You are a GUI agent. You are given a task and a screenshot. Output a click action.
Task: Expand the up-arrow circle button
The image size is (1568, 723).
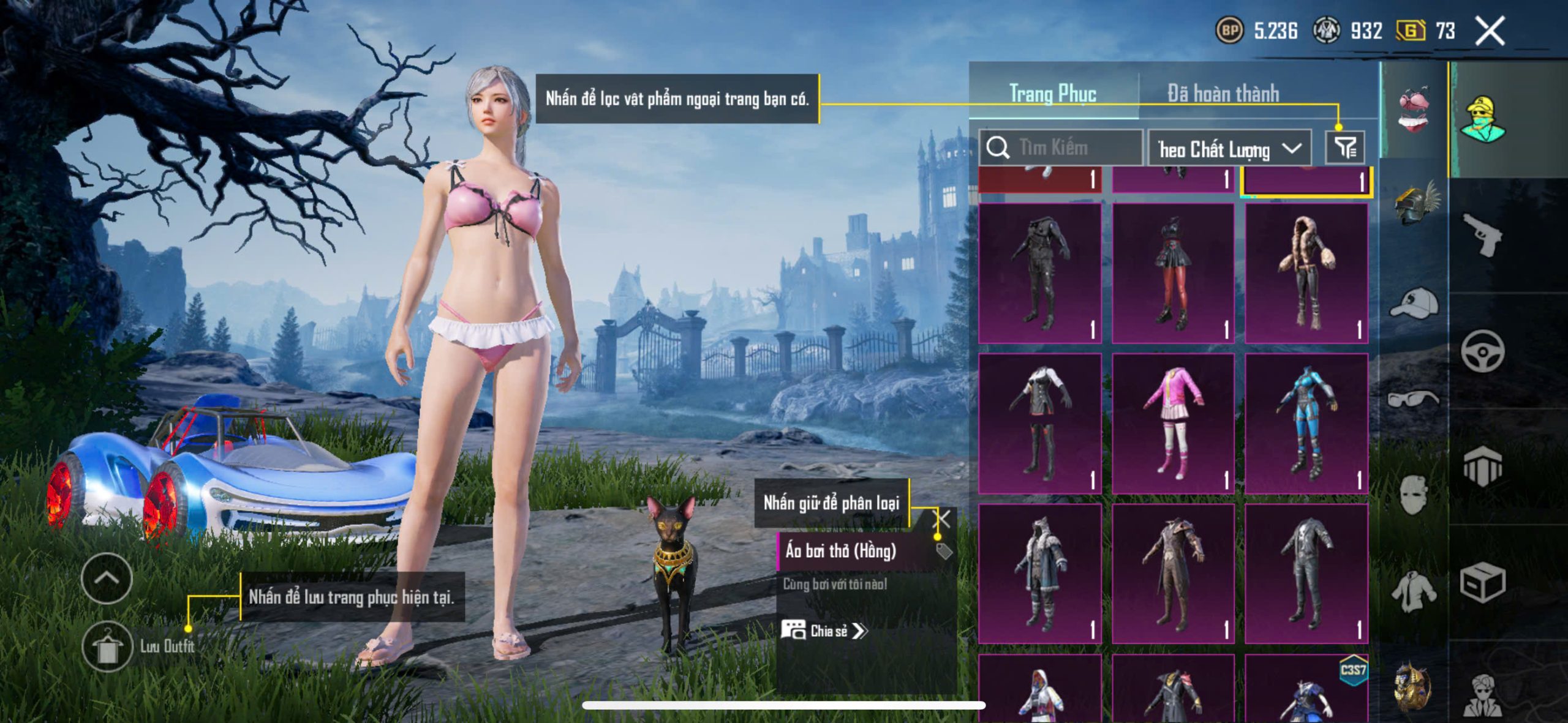pyautogui.click(x=107, y=579)
